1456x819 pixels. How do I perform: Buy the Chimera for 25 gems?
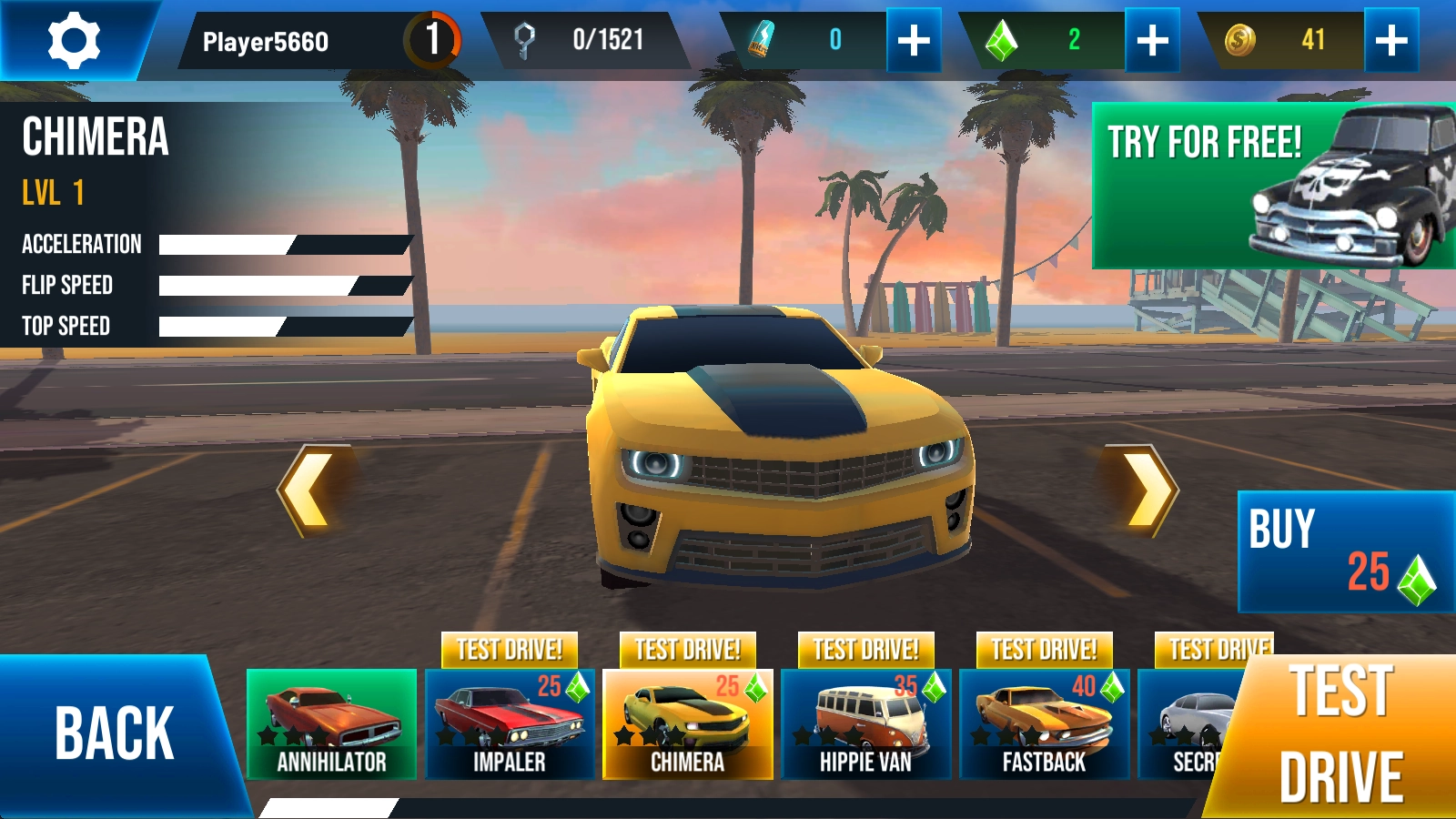pyautogui.click(x=1345, y=551)
